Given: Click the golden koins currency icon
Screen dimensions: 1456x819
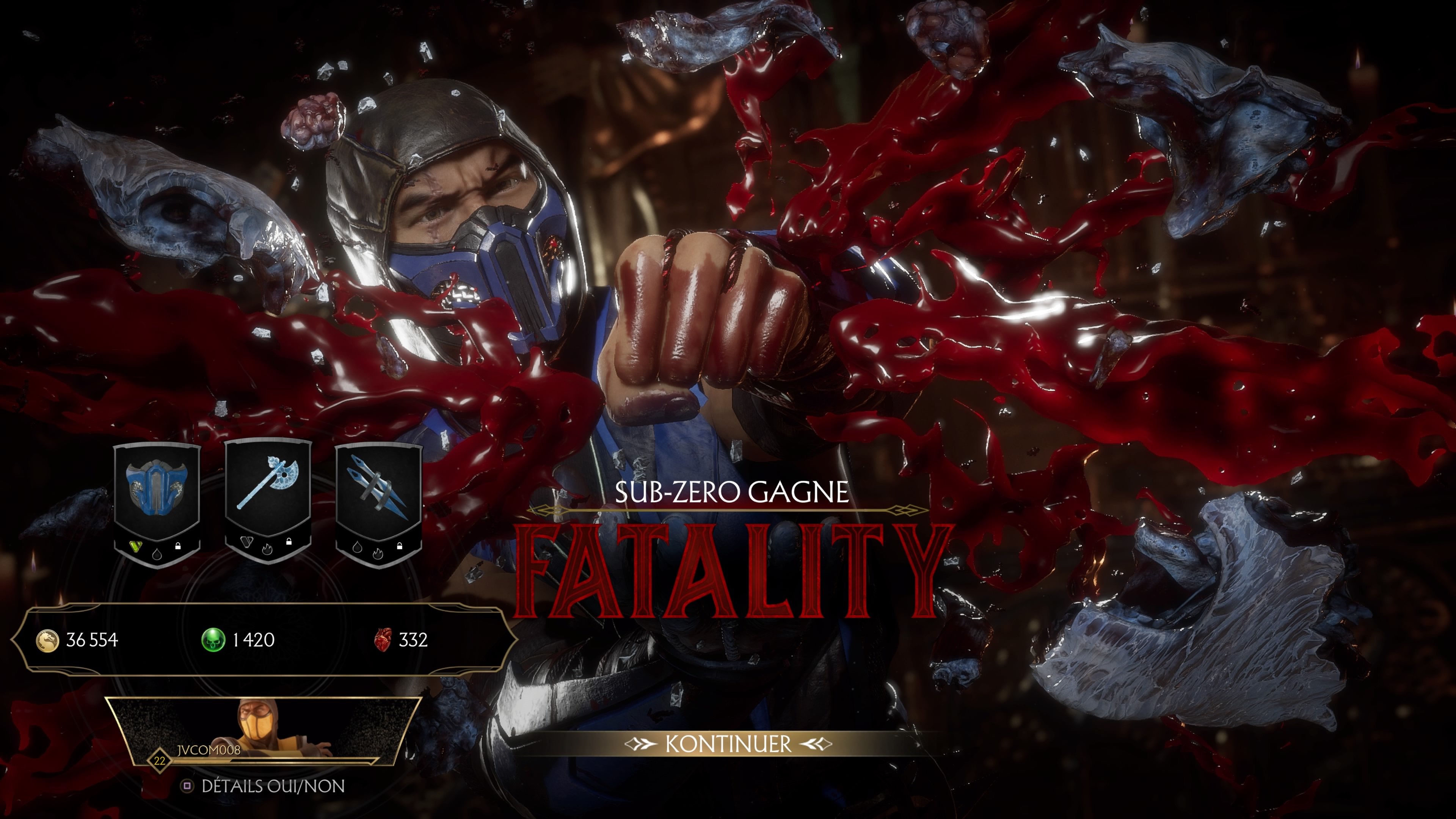Looking at the screenshot, I should 49,640.
